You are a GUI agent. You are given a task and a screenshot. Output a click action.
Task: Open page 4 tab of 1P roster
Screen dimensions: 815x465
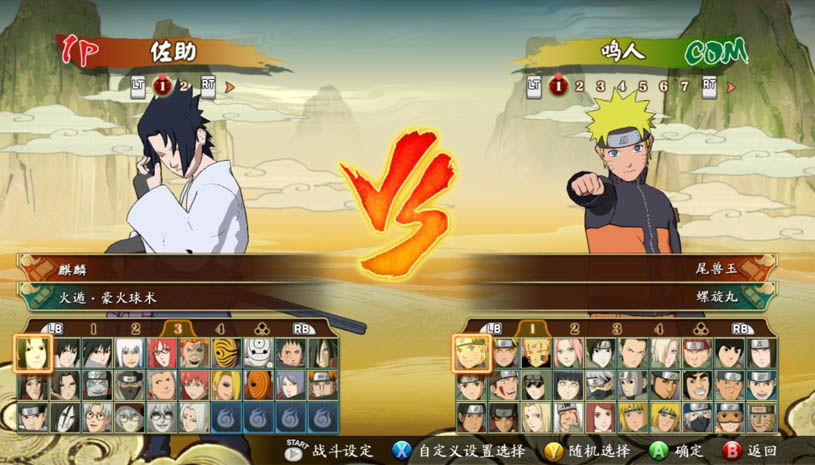(x=220, y=328)
